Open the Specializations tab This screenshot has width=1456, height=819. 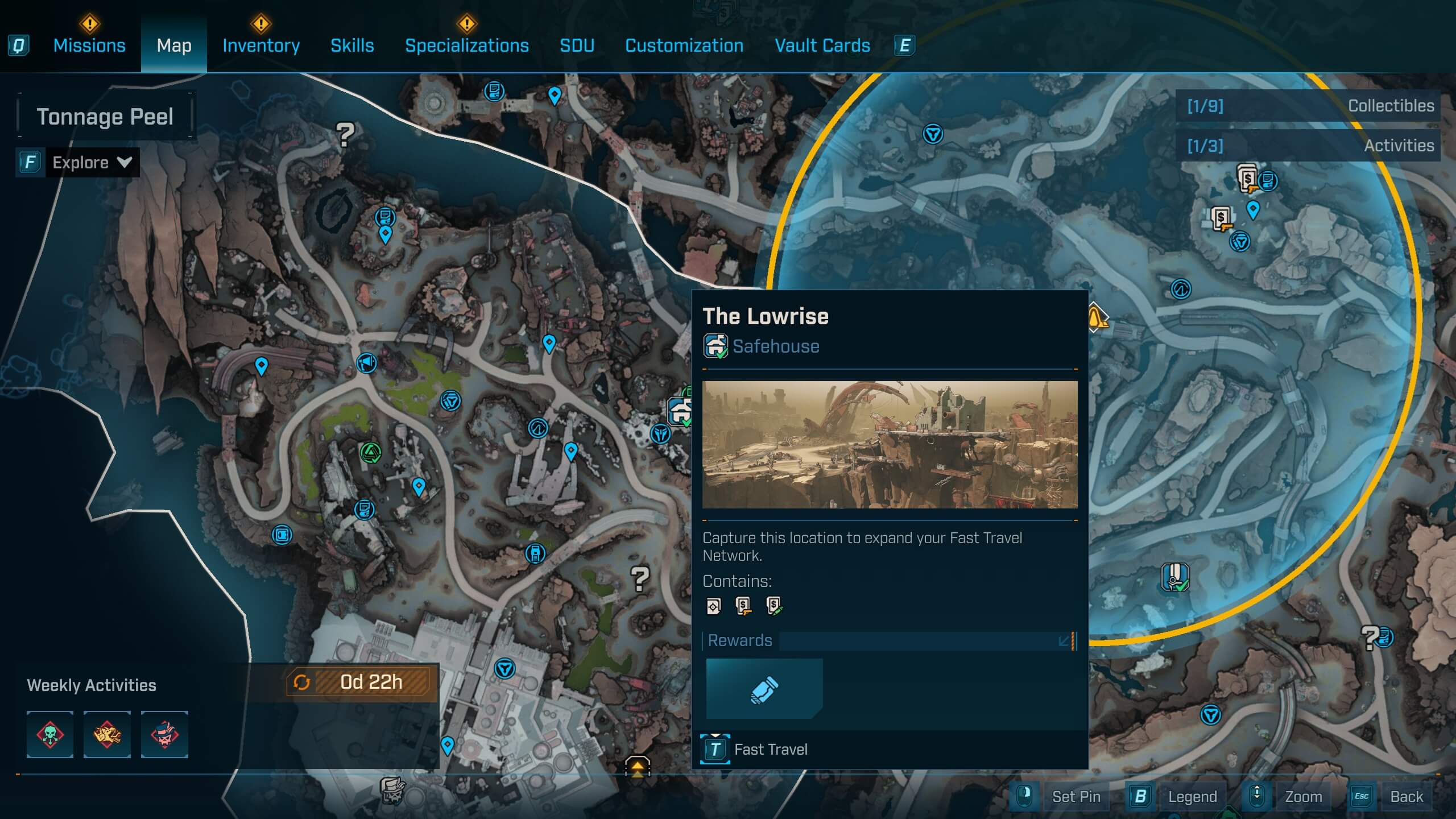click(466, 45)
